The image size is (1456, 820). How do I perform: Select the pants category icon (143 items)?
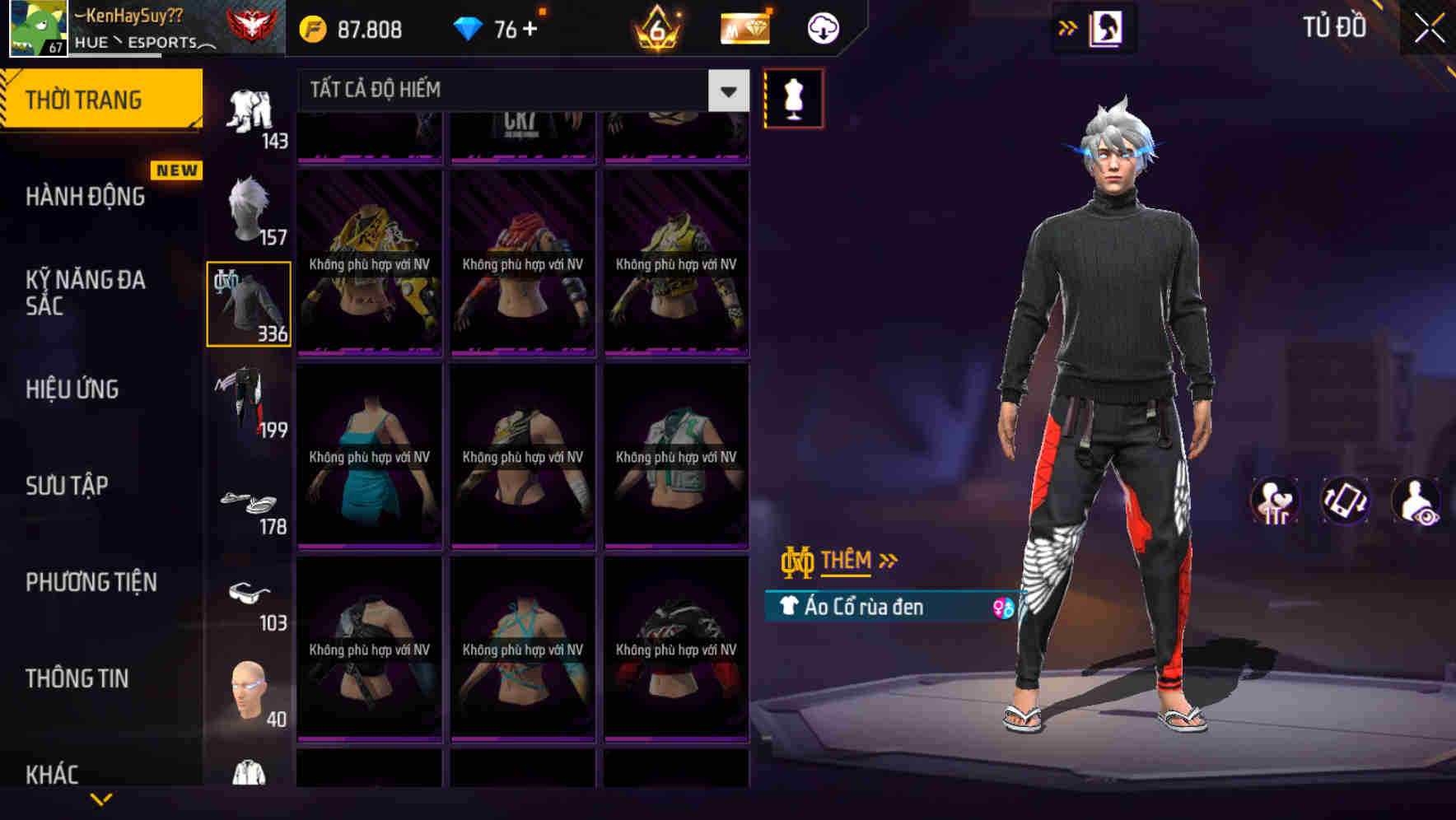pyautogui.click(x=247, y=111)
